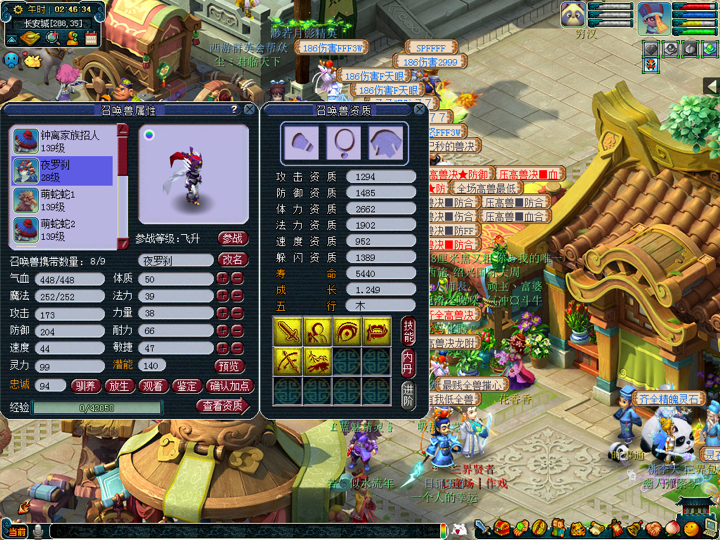Click the 预览 preview button
Viewport: 720px width, 540px height.
230,366
